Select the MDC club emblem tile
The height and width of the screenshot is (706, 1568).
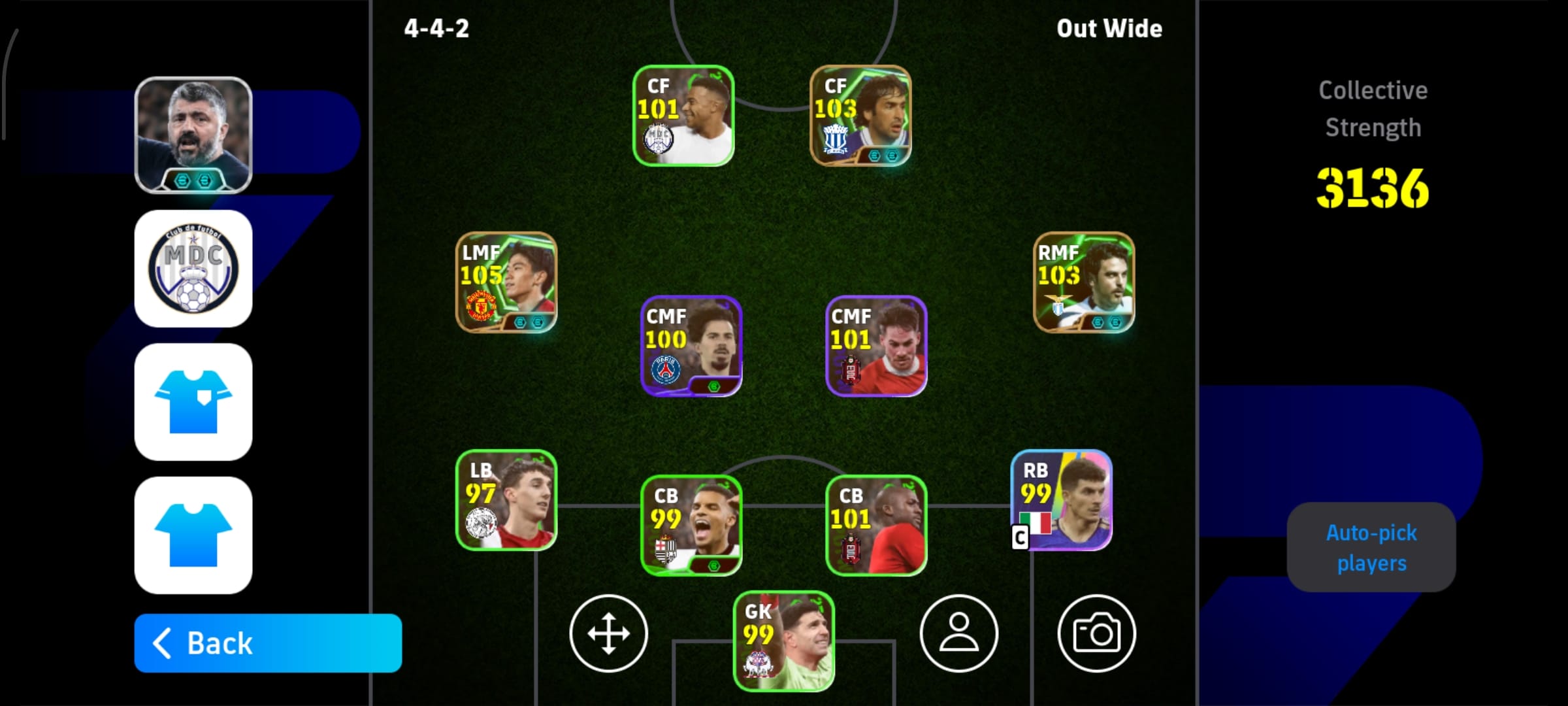[193, 269]
